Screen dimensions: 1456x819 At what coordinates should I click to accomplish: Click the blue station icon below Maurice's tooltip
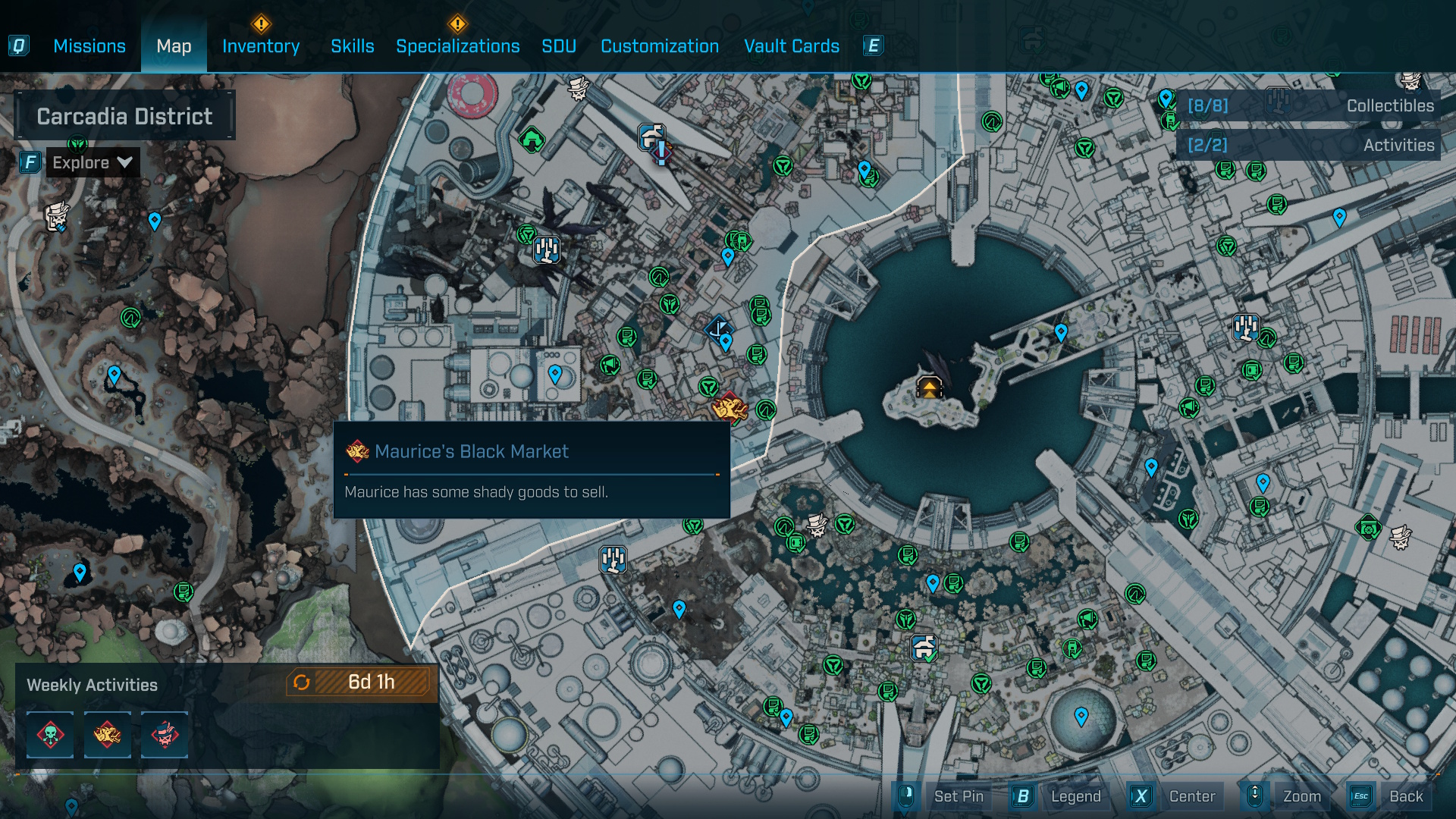(x=611, y=560)
